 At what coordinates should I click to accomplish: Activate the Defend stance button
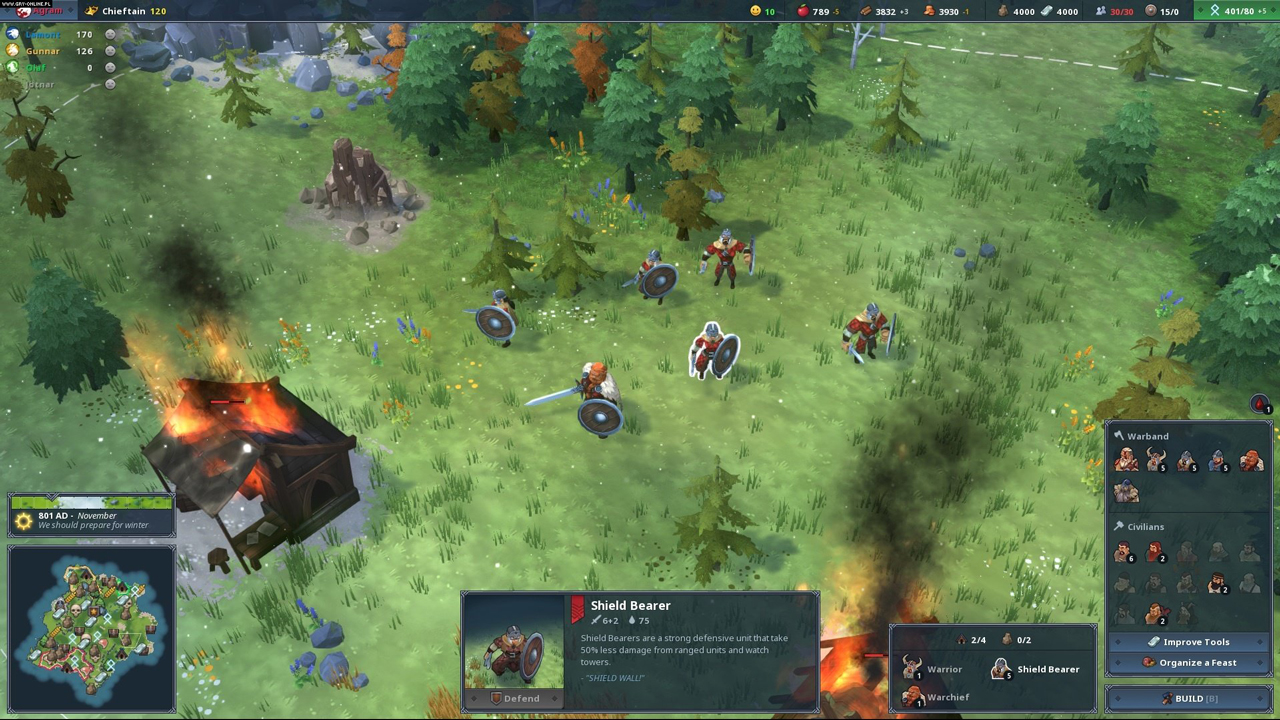pyautogui.click(x=514, y=698)
